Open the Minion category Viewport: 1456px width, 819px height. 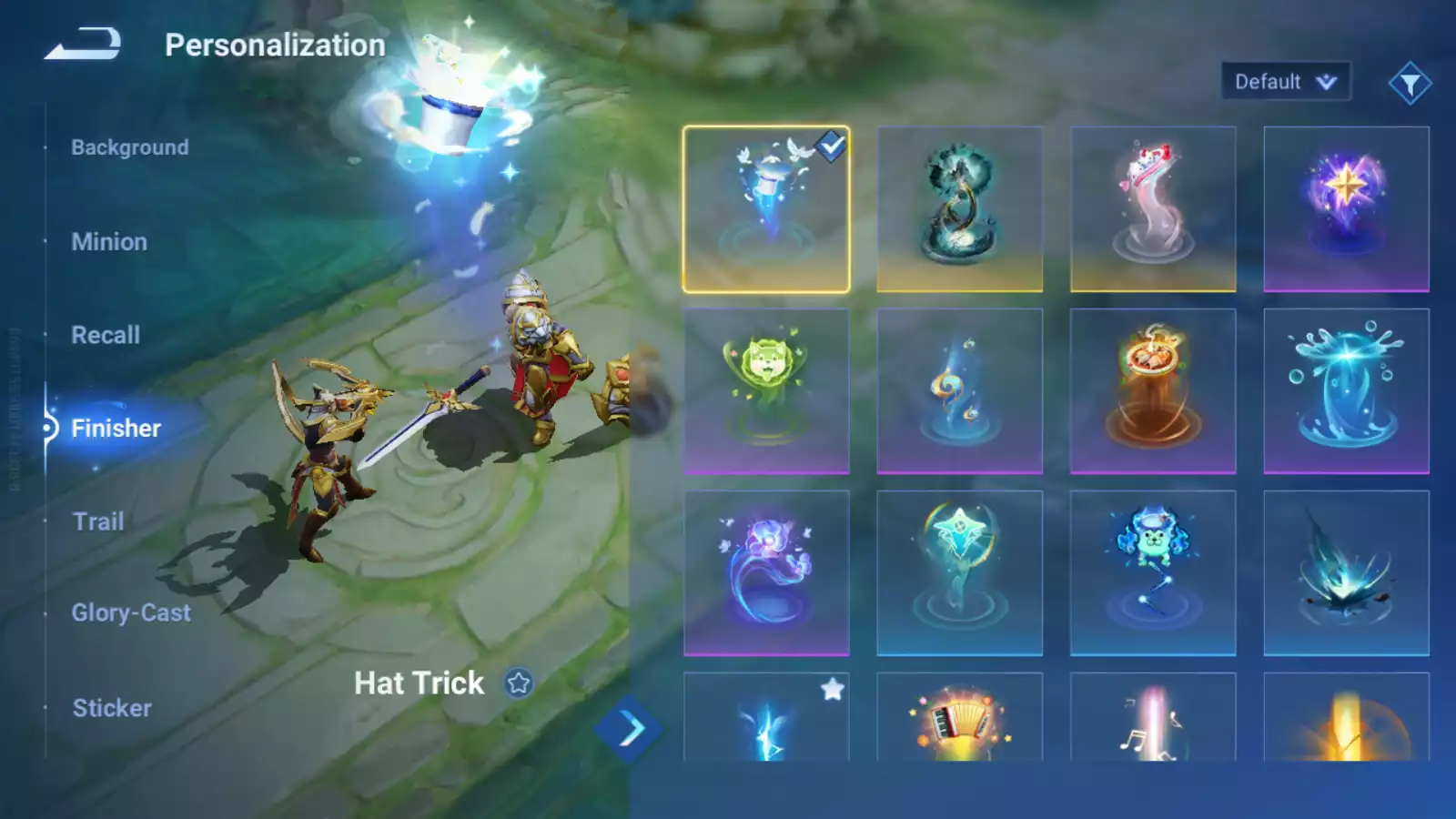(x=109, y=242)
